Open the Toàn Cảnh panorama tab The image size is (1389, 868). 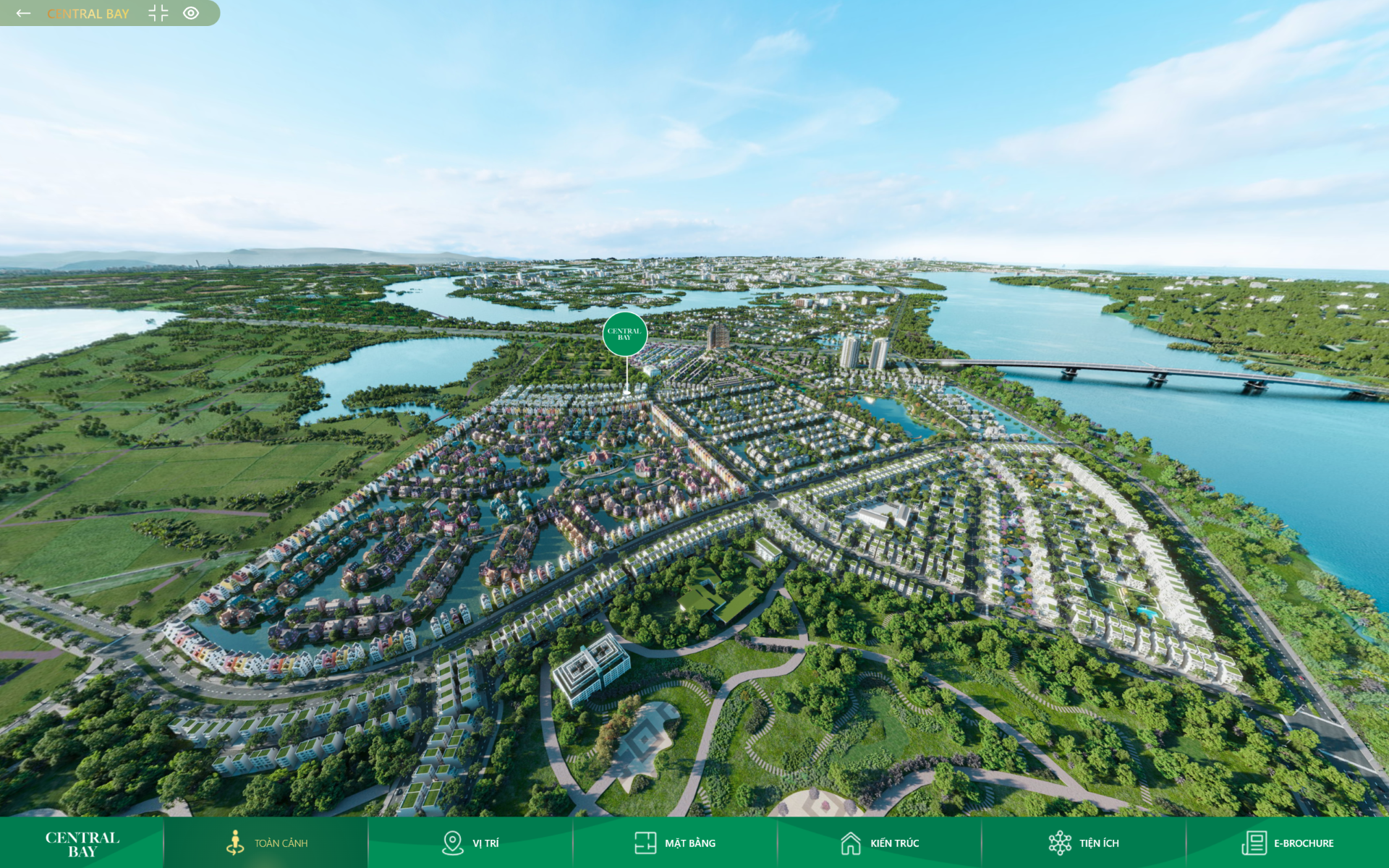click(266, 843)
